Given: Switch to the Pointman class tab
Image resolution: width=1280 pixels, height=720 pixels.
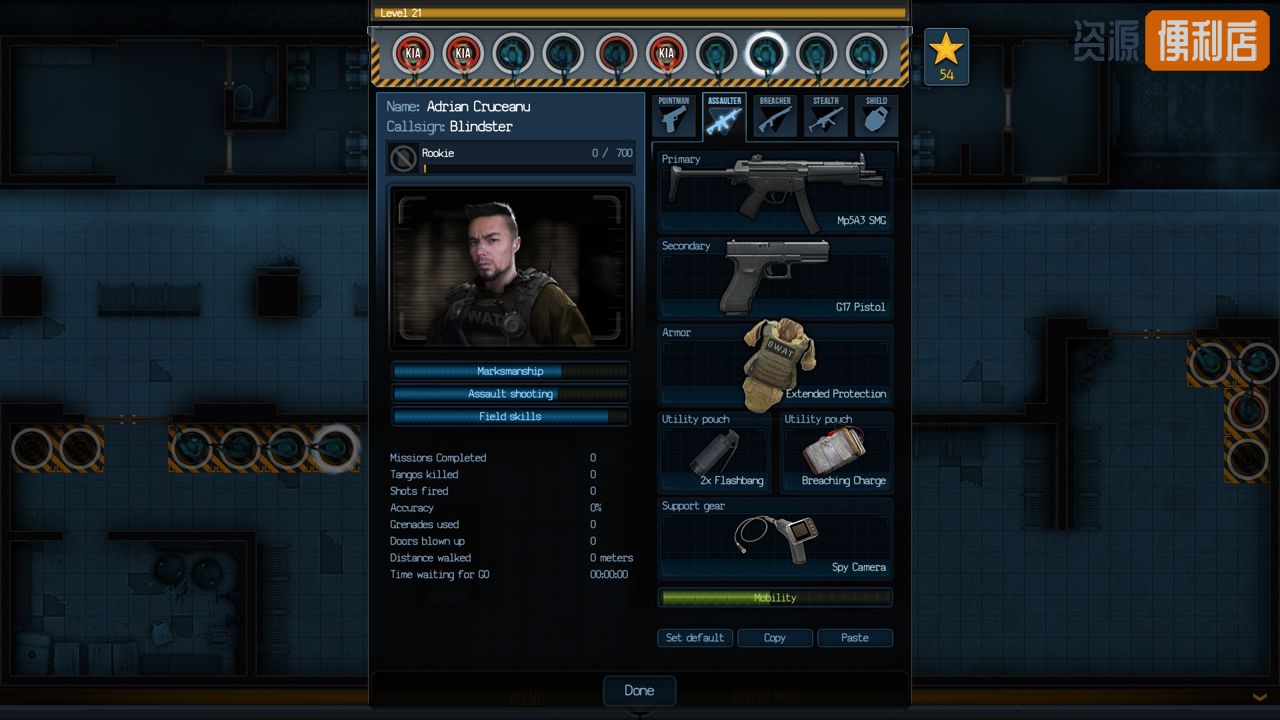Looking at the screenshot, I should coord(674,116).
